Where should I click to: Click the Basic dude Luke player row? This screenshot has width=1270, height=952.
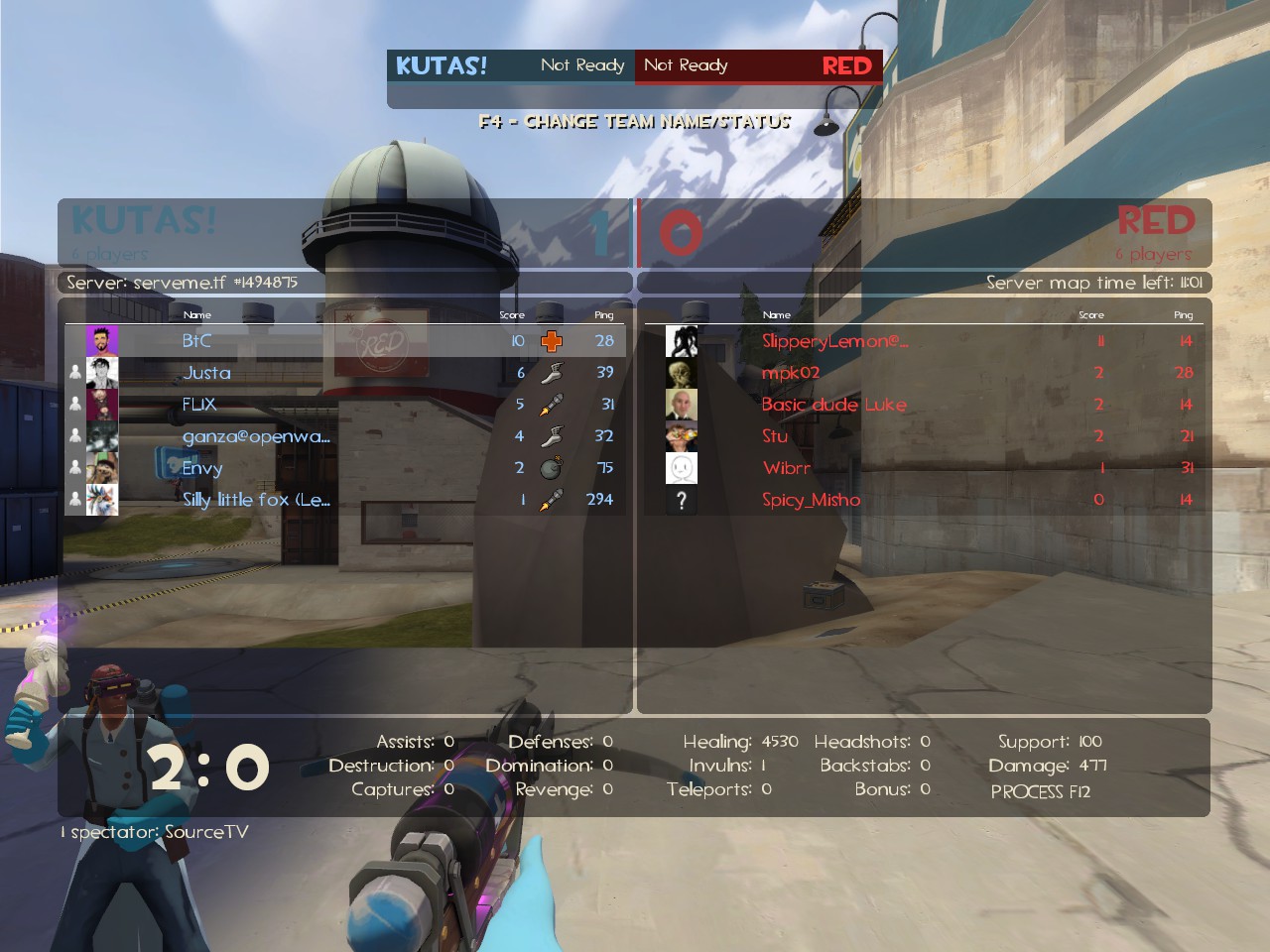pos(833,405)
